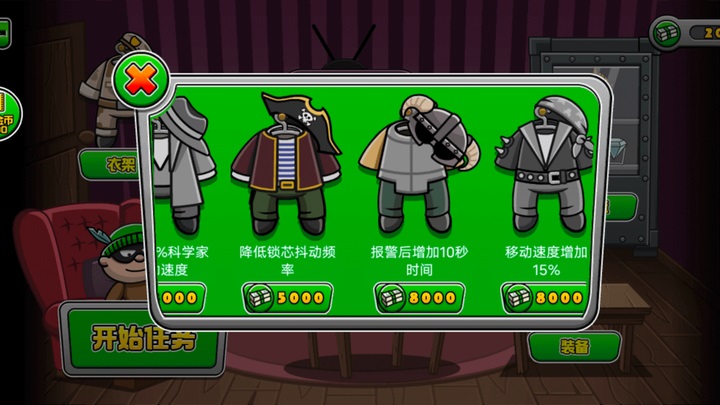
Task: Open the 装备 equipment button
Action: [x=574, y=346]
